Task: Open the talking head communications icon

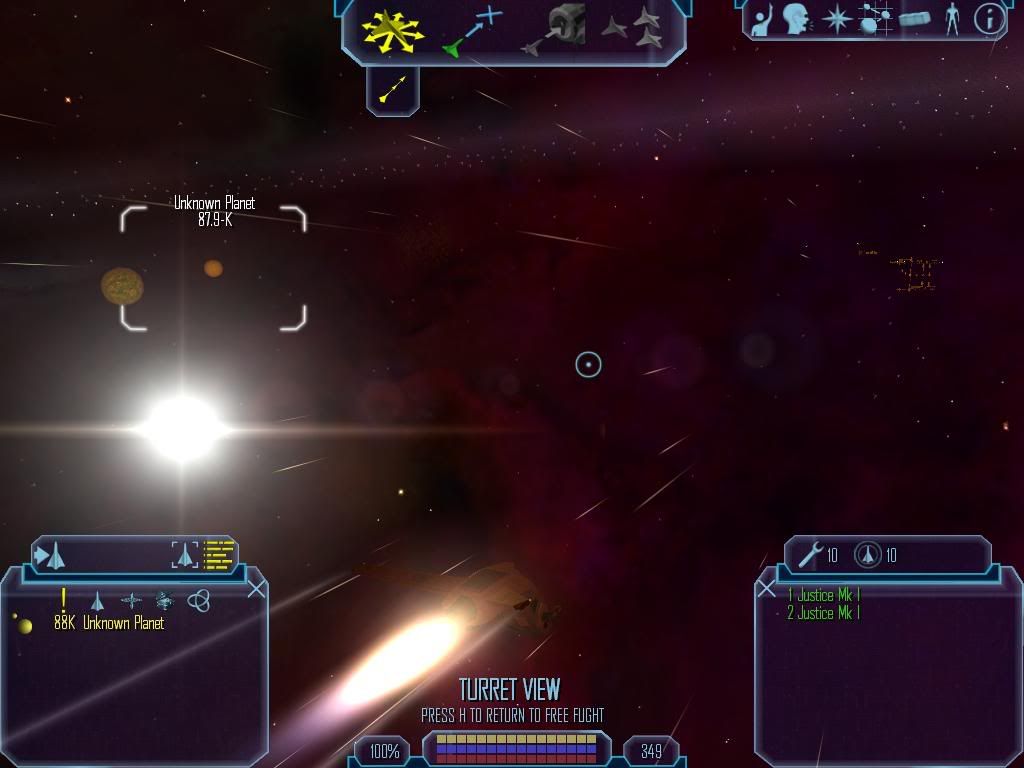Action: click(797, 19)
